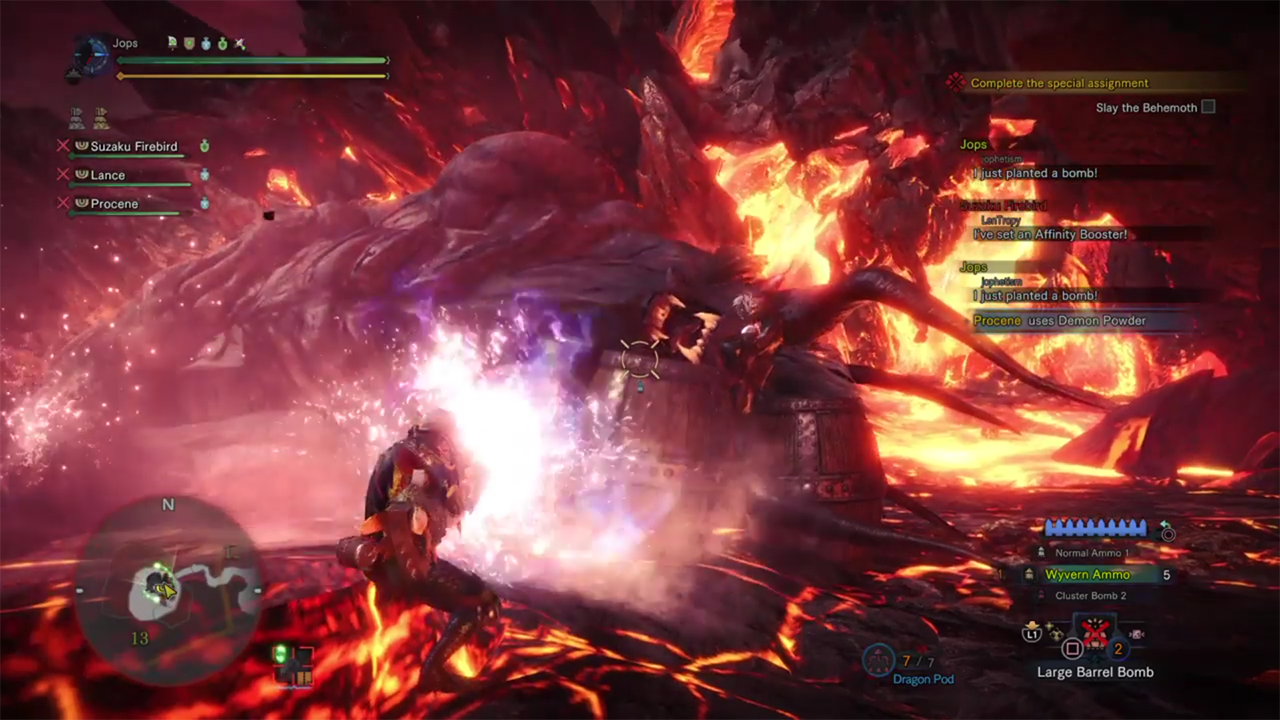Open the circular minimap
The width and height of the screenshot is (1280, 720).
click(167, 589)
